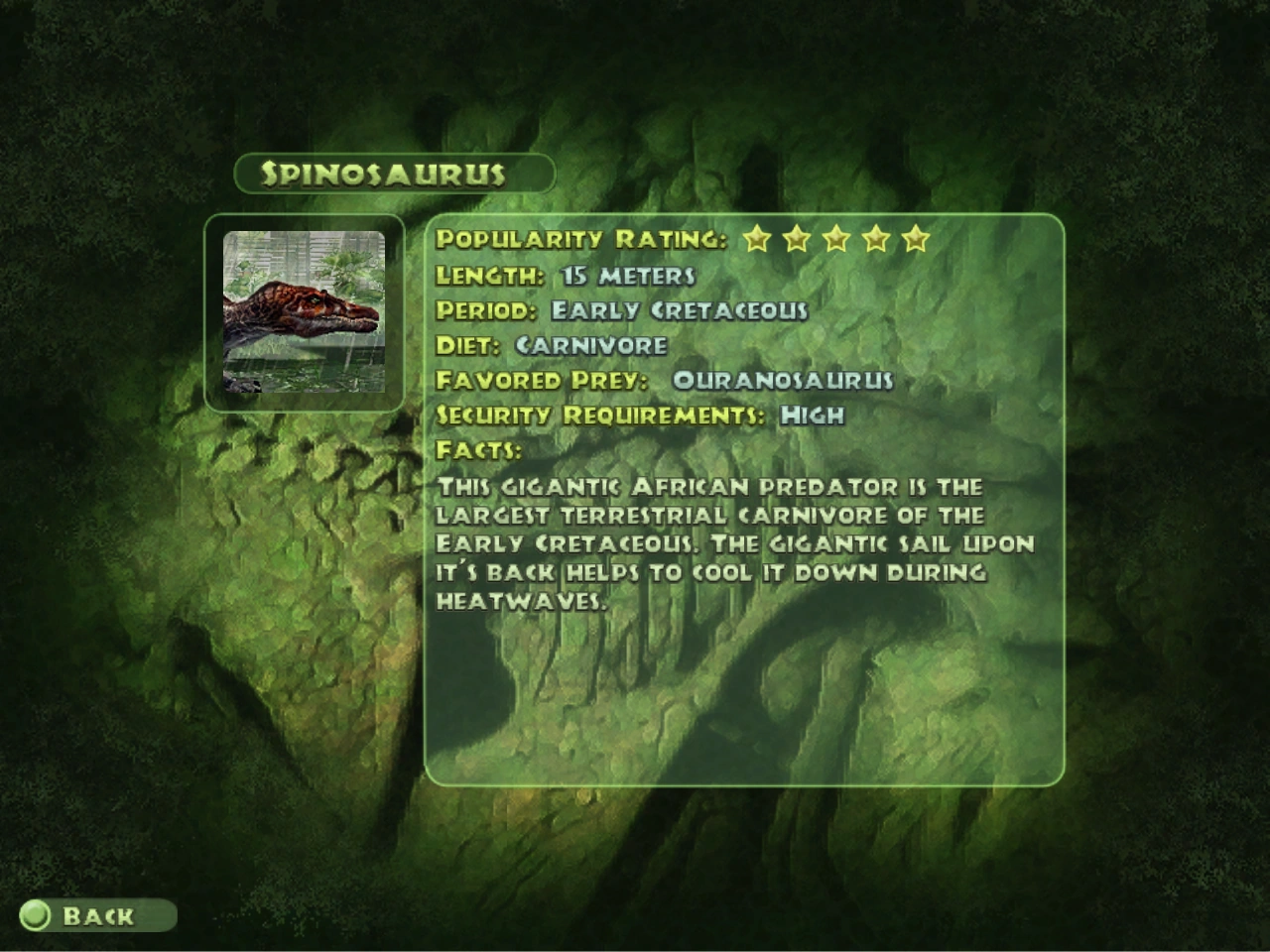
Task: Open the Favored Prey entry
Action: pyautogui.click(x=665, y=380)
